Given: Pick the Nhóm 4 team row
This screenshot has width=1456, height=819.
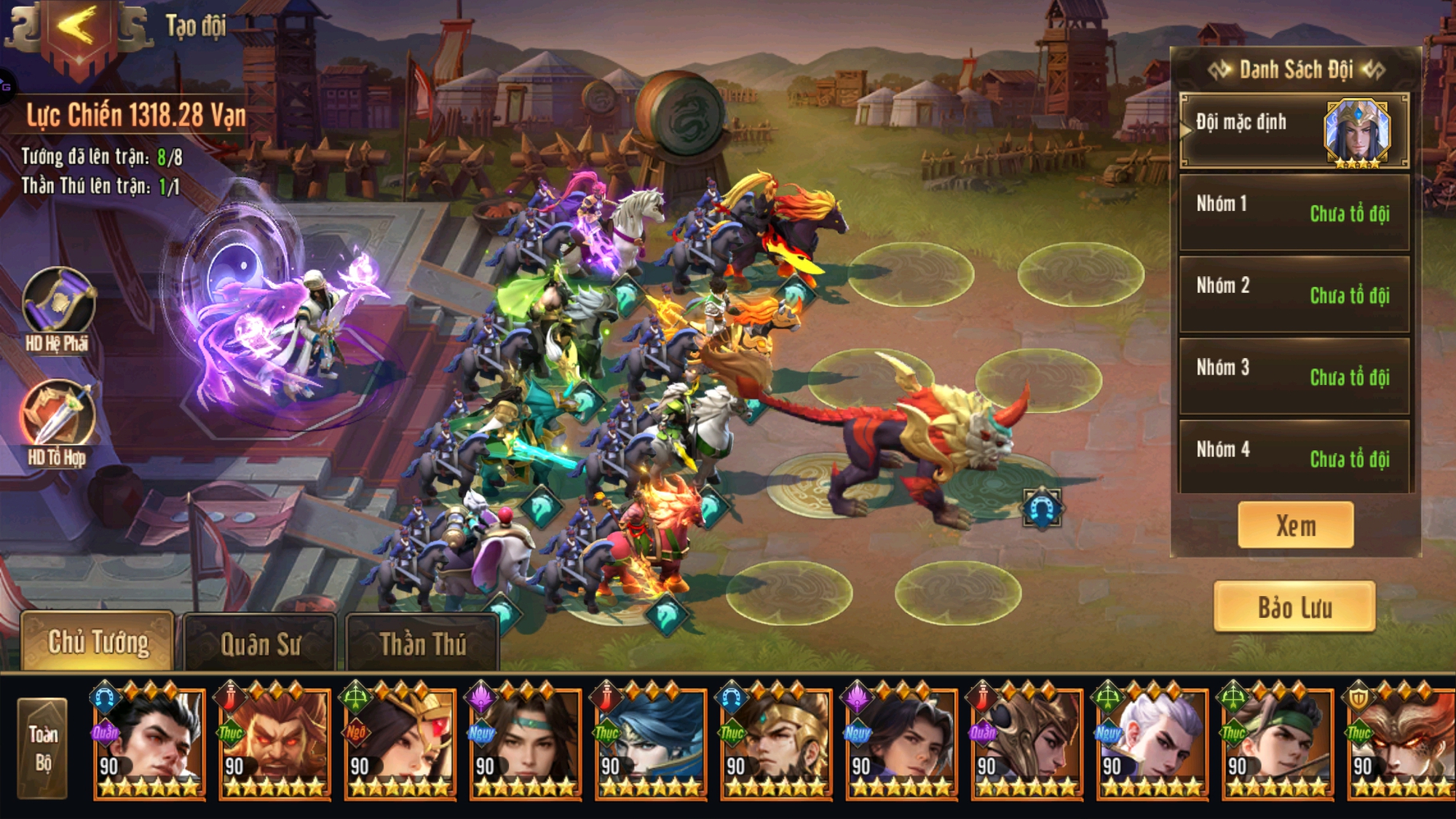Looking at the screenshot, I should click(x=1294, y=458).
